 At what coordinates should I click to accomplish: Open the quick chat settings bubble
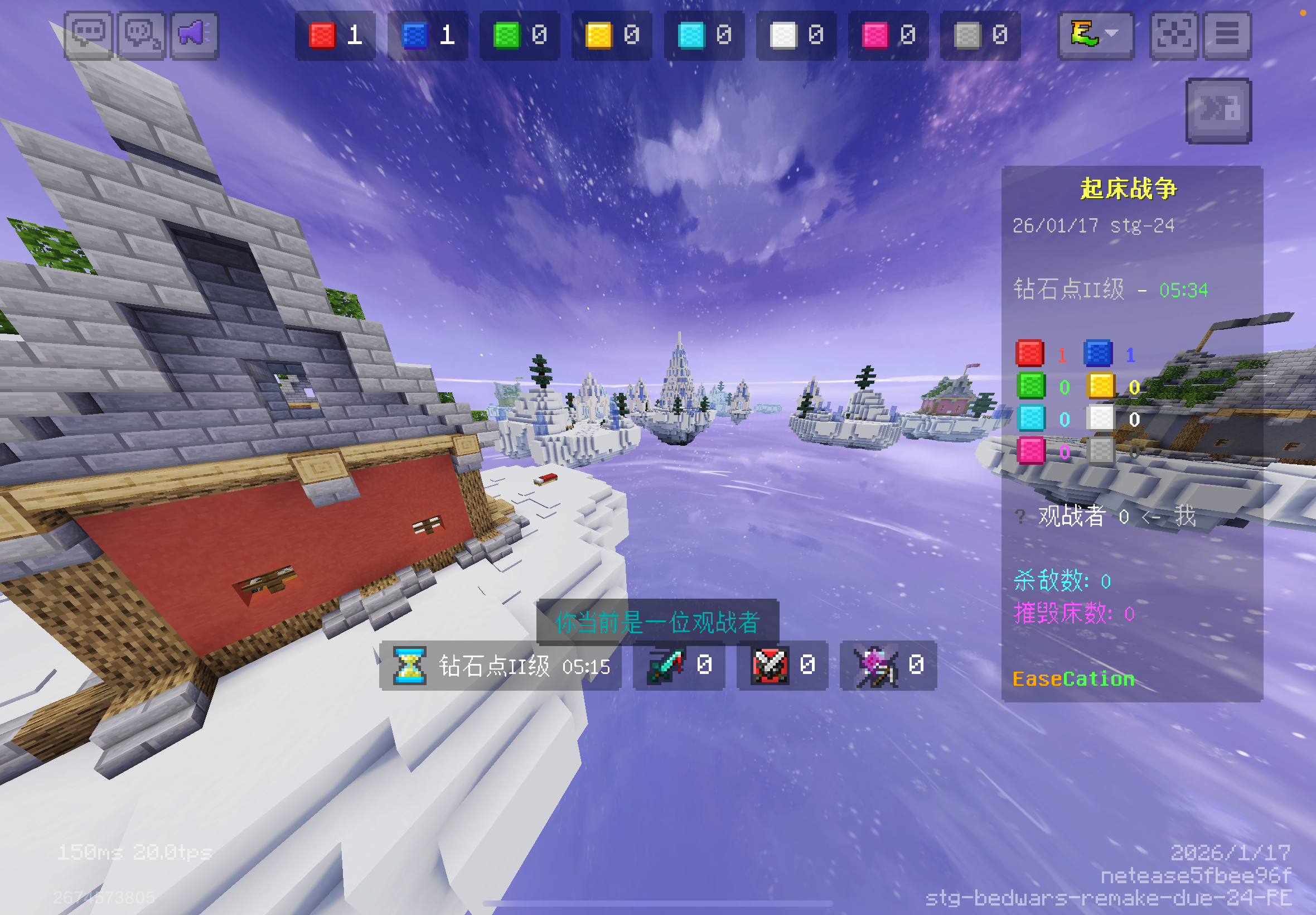142,36
